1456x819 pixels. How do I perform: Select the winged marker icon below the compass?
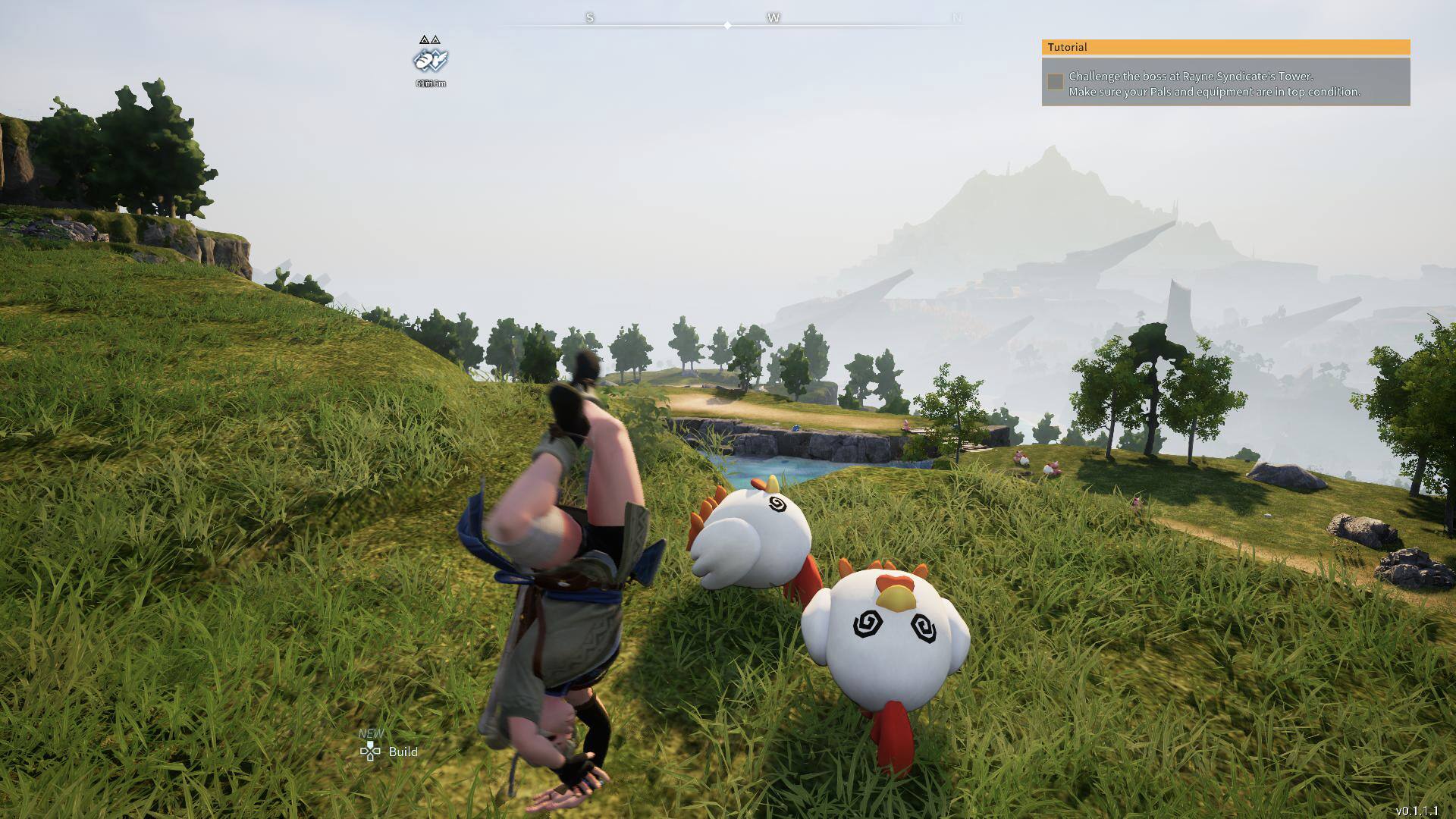pos(431,59)
